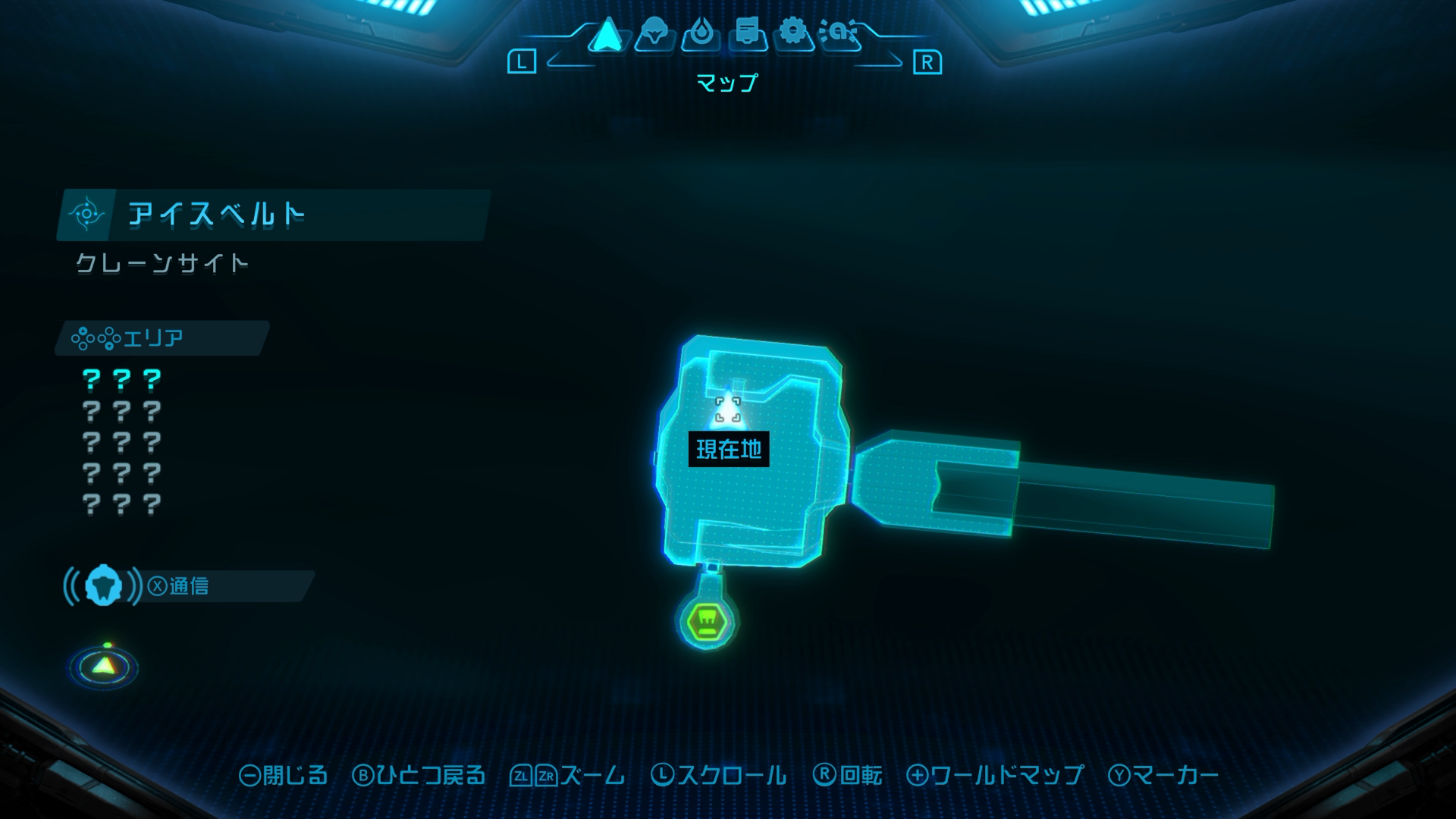The width and height of the screenshot is (1456, 819).
Task: Click the compass orientation indicator
Action: tap(104, 667)
